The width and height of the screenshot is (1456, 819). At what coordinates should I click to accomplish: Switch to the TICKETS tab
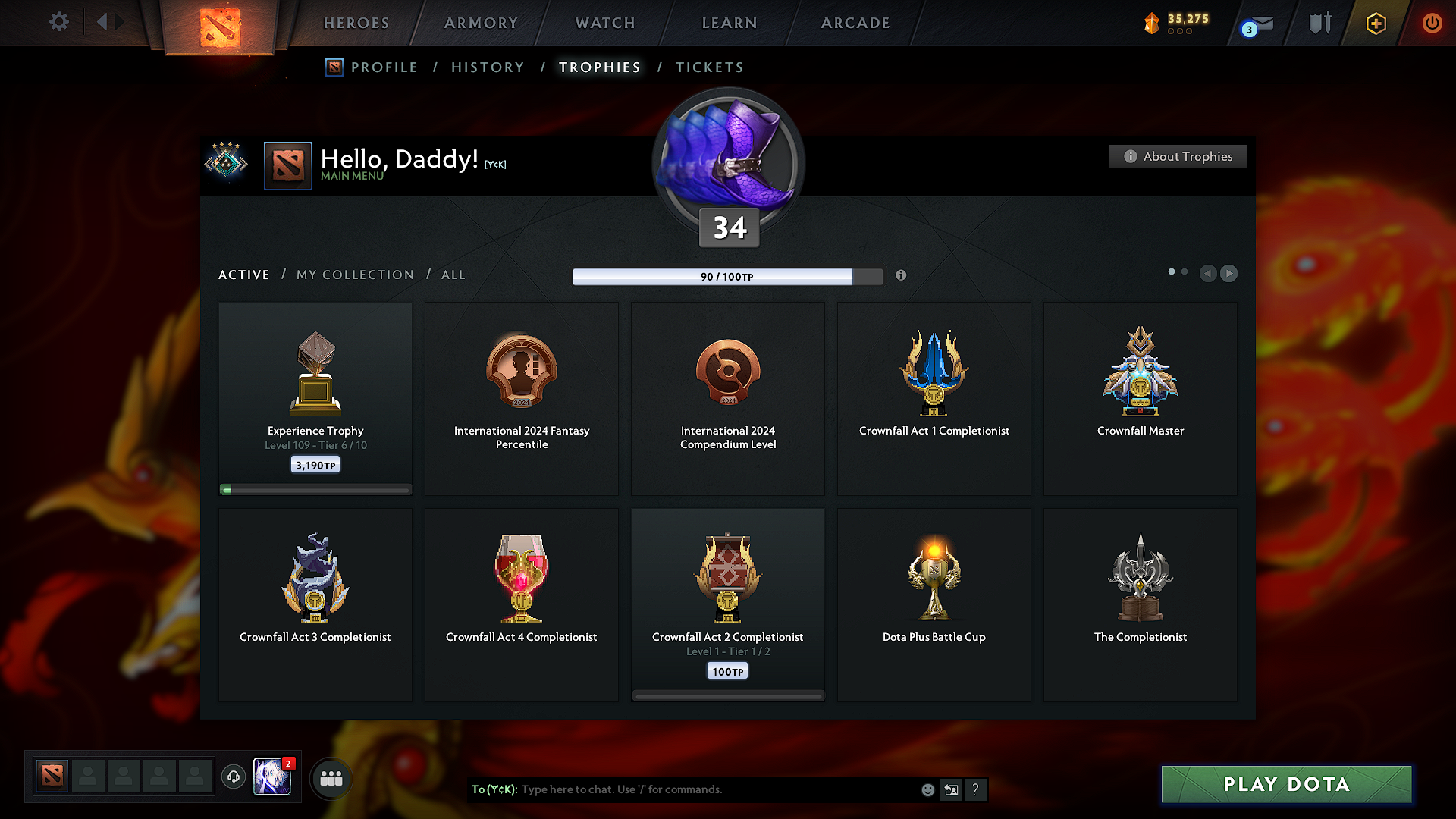709,67
